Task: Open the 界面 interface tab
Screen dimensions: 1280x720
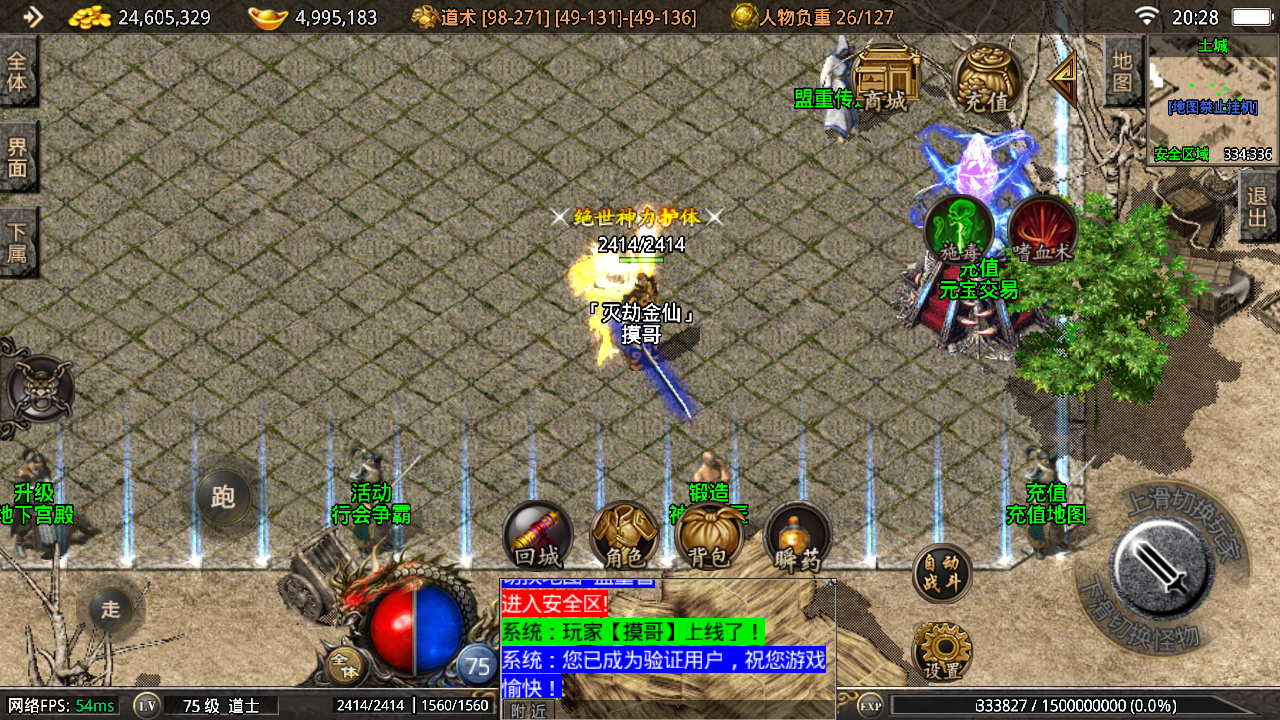Action: click(18, 157)
